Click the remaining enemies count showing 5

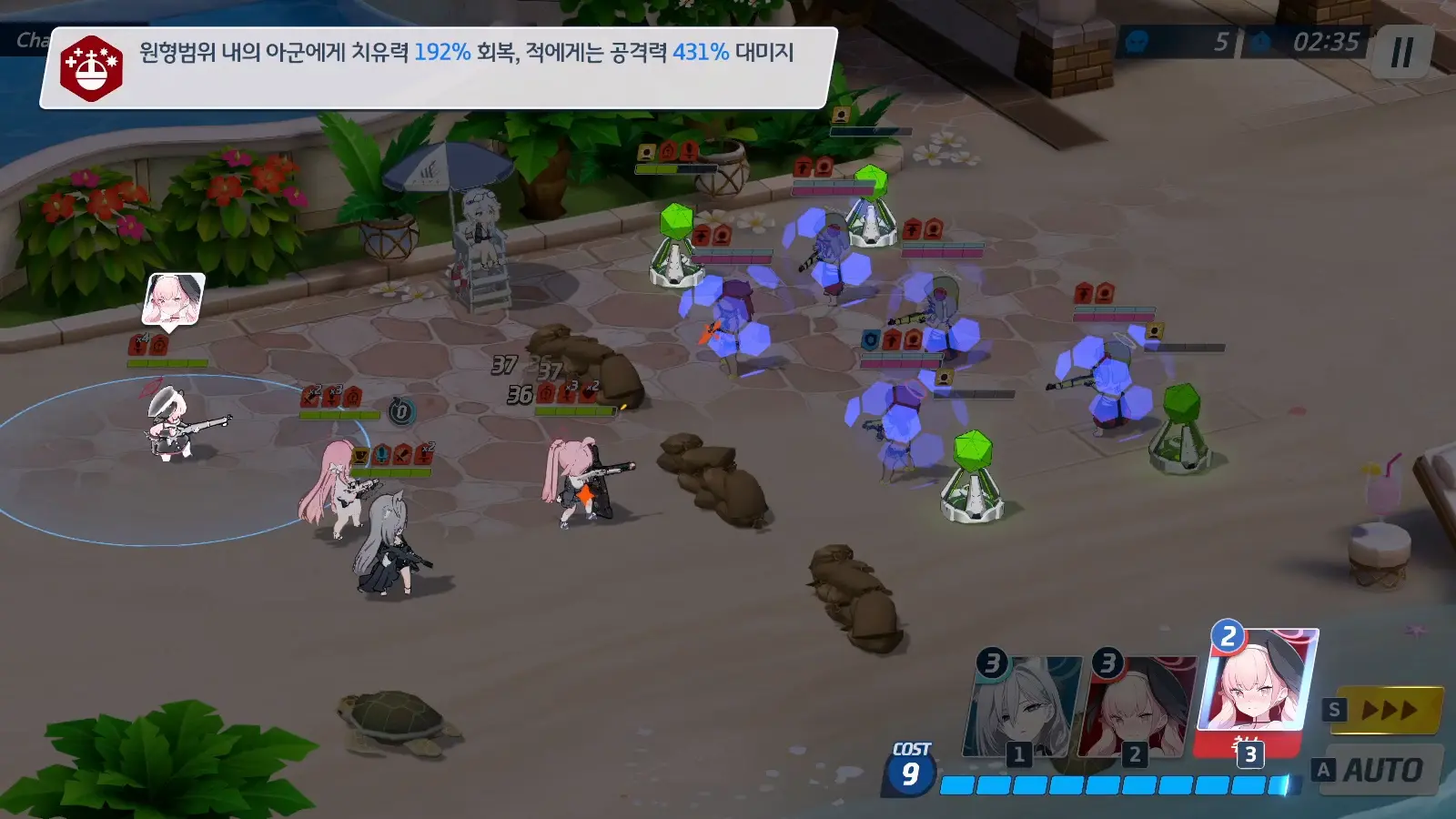coord(1225,39)
